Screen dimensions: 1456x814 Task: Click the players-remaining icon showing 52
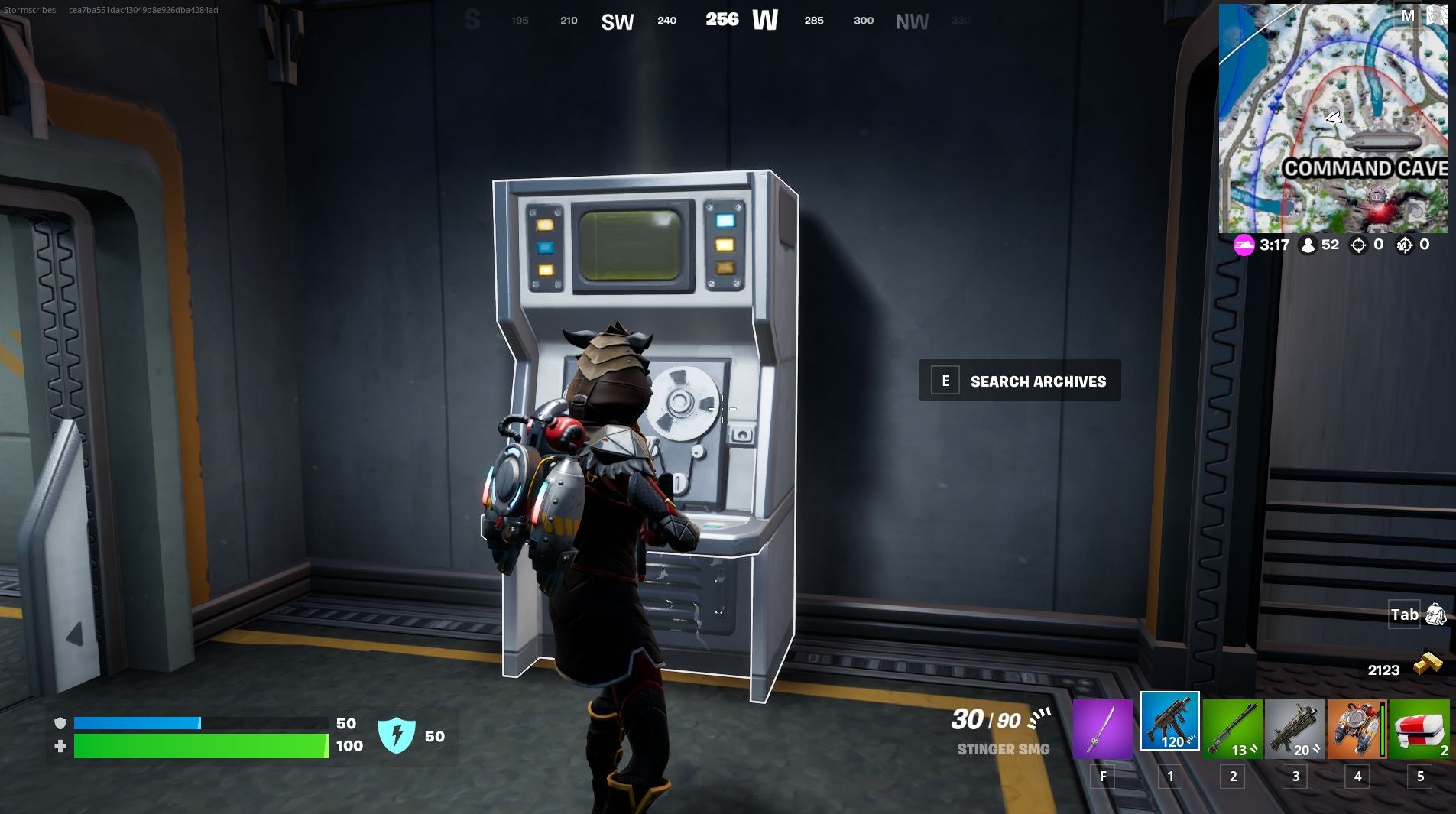[1308, 245]
